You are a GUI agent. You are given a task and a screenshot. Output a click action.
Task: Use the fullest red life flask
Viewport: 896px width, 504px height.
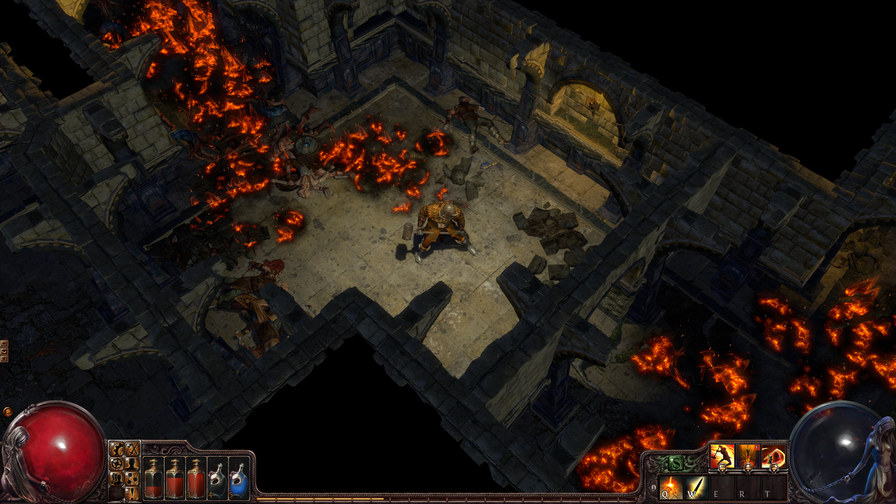[x=196, y=477]
